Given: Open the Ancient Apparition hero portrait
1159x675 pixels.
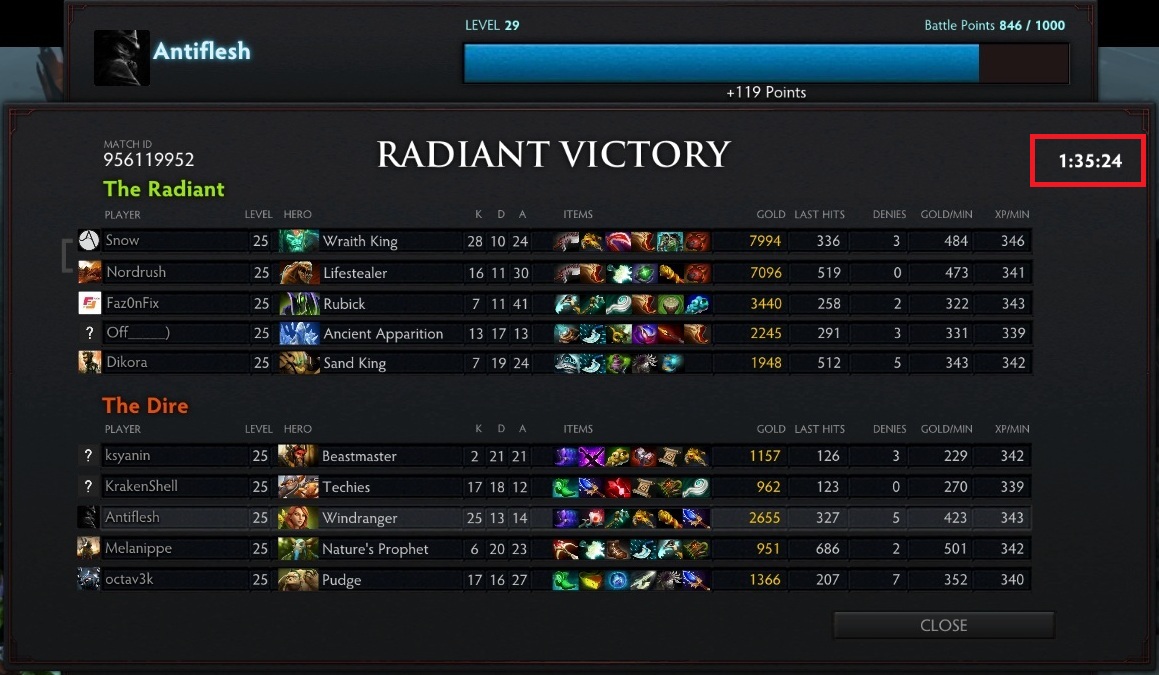Looking at the screenshot, I should click(x=298, y=334).
